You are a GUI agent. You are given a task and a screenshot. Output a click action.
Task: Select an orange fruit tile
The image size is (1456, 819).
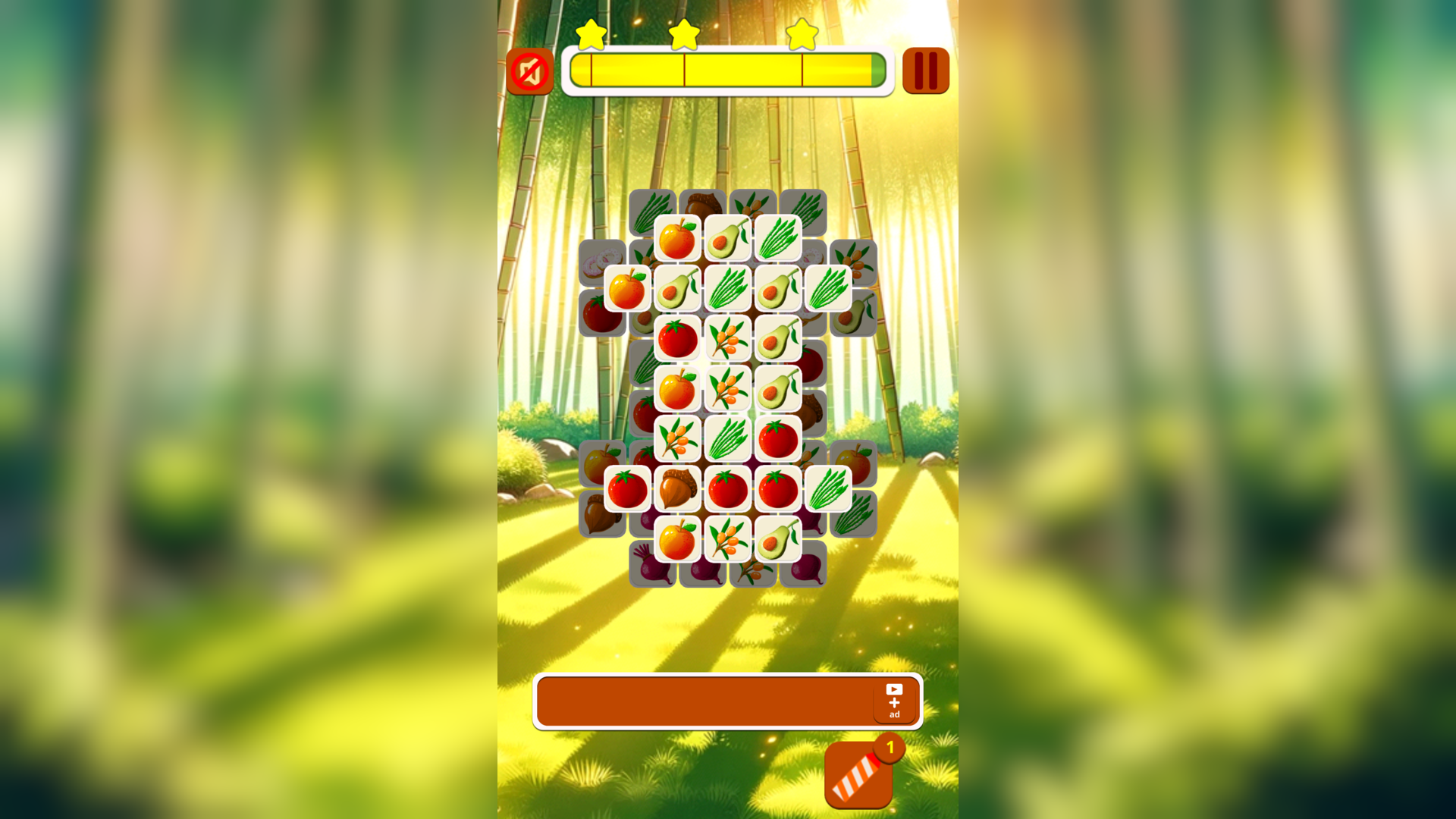click(x=626, y=286)
